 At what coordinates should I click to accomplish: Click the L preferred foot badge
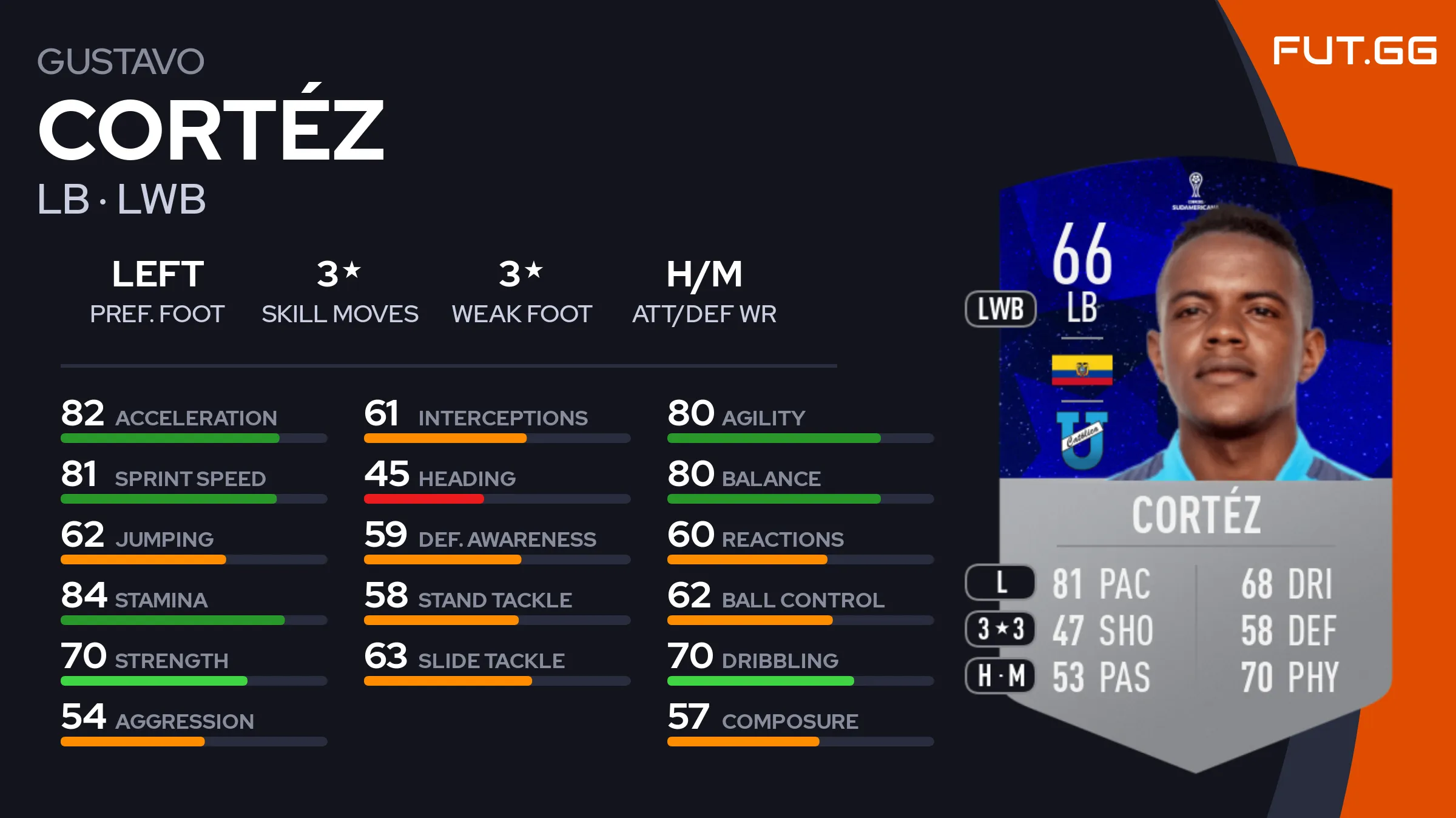point(1000,583)
